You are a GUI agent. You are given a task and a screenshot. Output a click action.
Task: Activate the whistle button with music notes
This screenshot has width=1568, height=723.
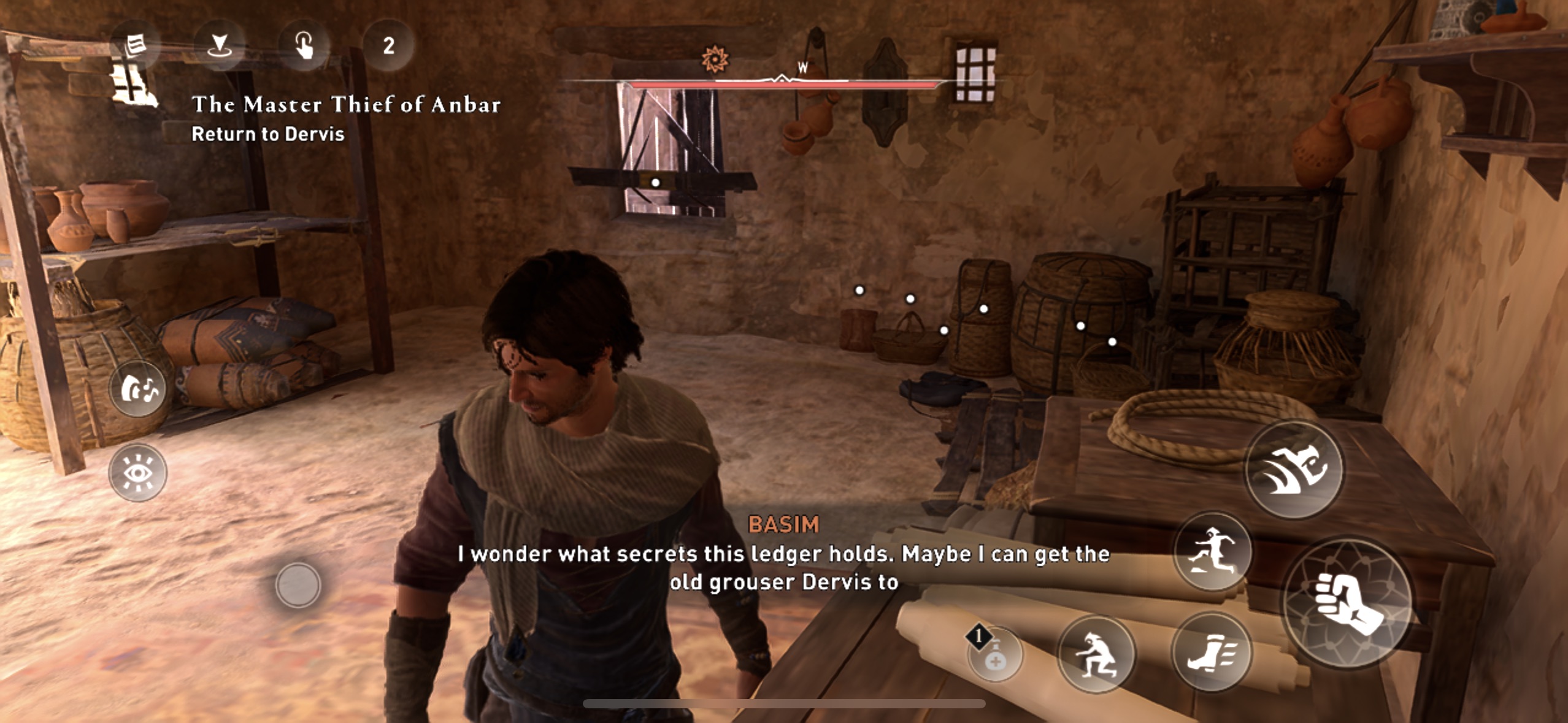138,389
